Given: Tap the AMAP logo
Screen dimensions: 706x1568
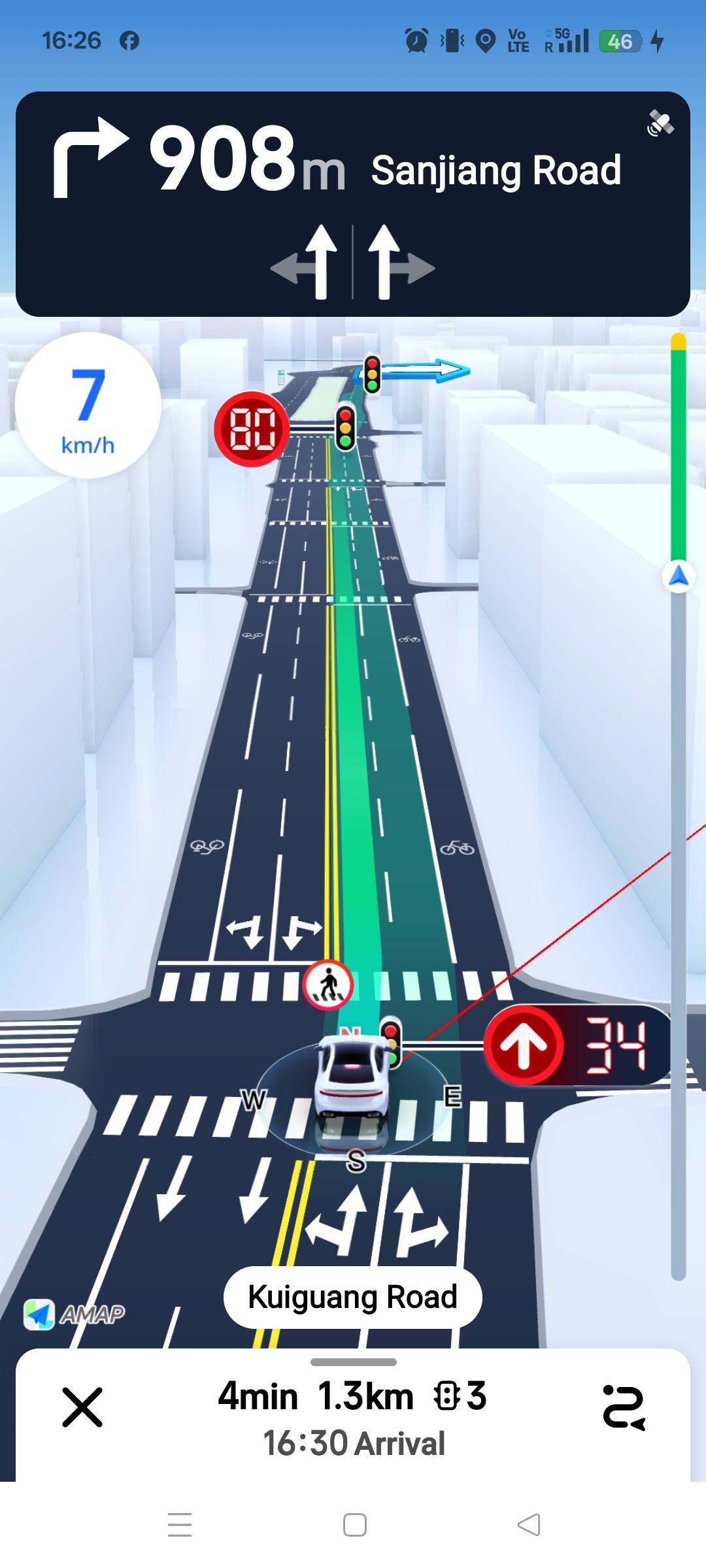Looking at the screenshot, I should (74, 1314).
